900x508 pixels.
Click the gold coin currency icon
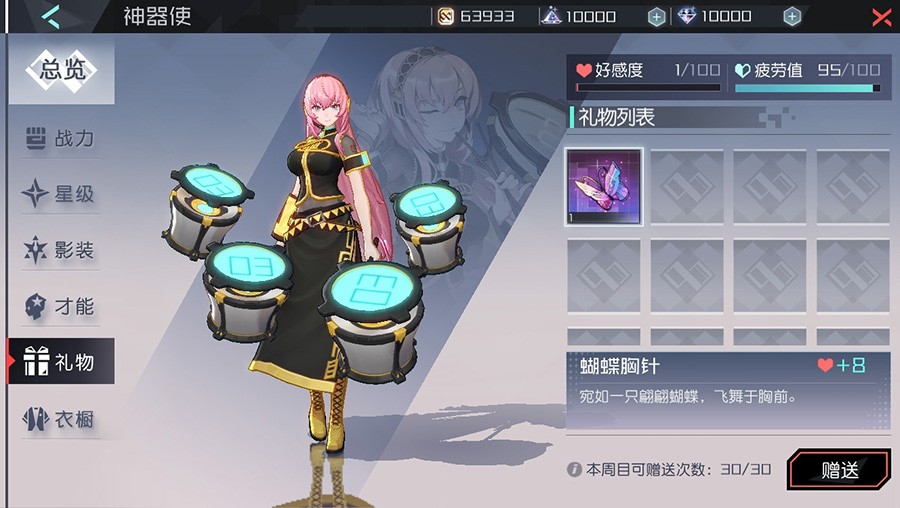pyautogui.click(x=446, y=17)
